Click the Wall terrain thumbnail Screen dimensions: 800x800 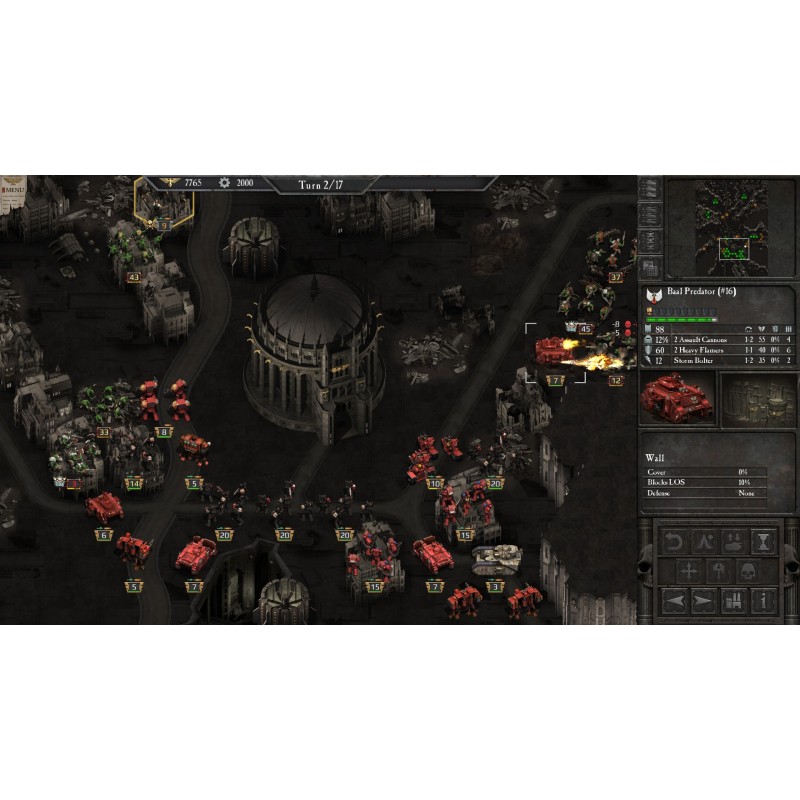point(757,398)
